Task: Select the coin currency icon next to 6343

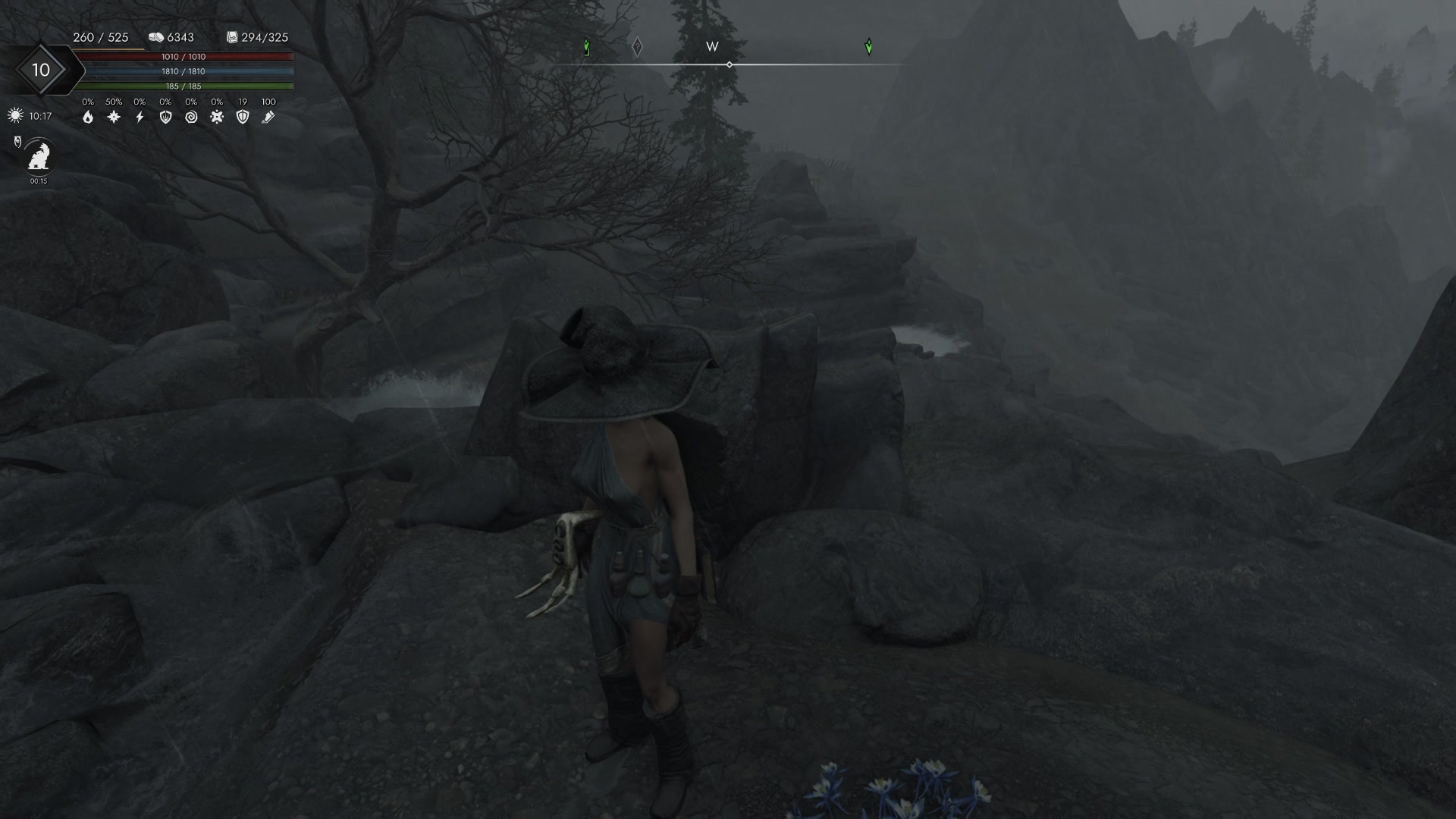Action: tap(155, 36)
